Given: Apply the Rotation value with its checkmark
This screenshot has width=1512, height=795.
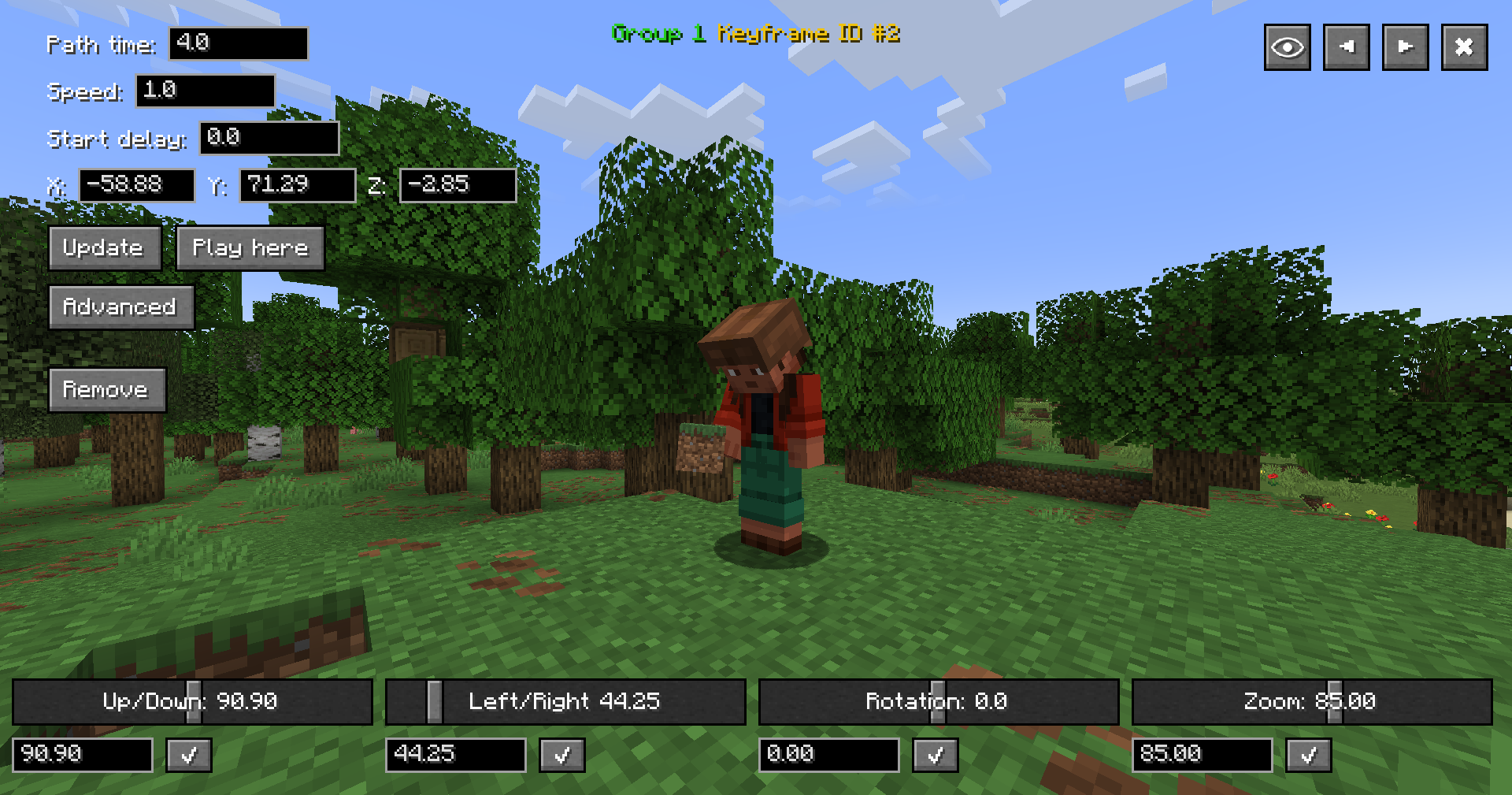Looking at the screenshot, I should pyautogui.click(x=935, y=755).
